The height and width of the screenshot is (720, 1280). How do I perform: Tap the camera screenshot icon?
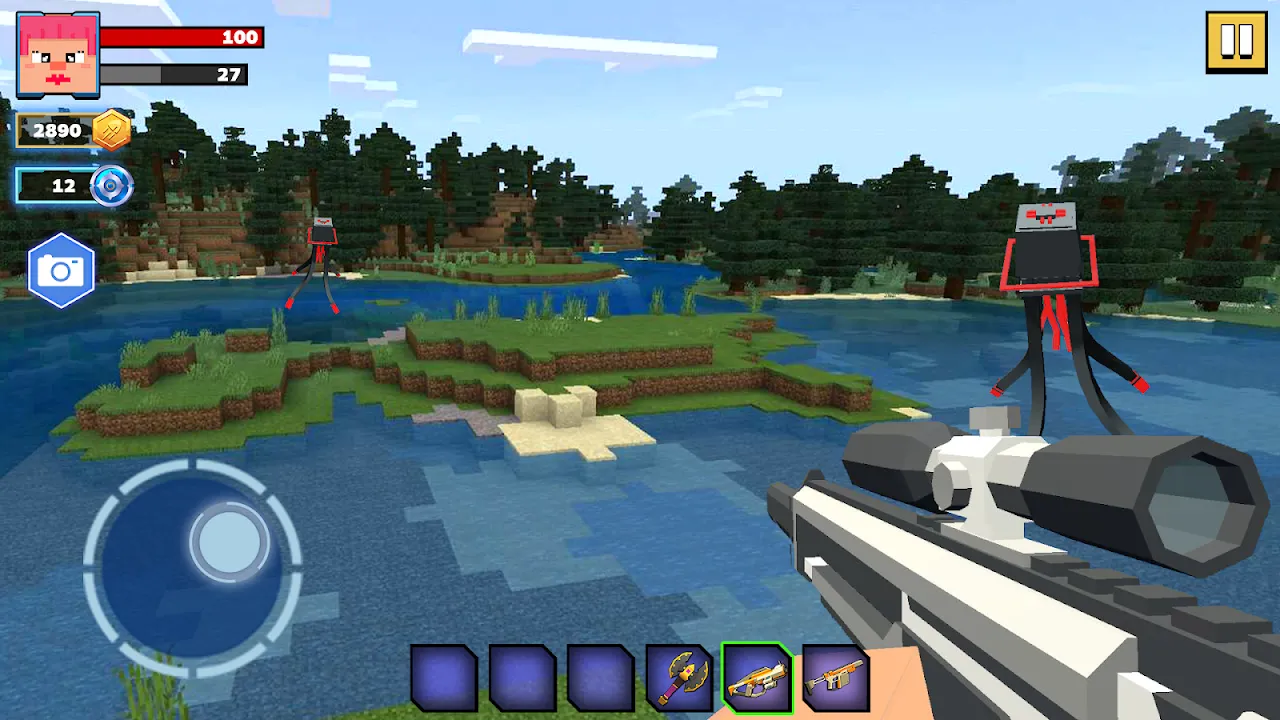point(62,268)
